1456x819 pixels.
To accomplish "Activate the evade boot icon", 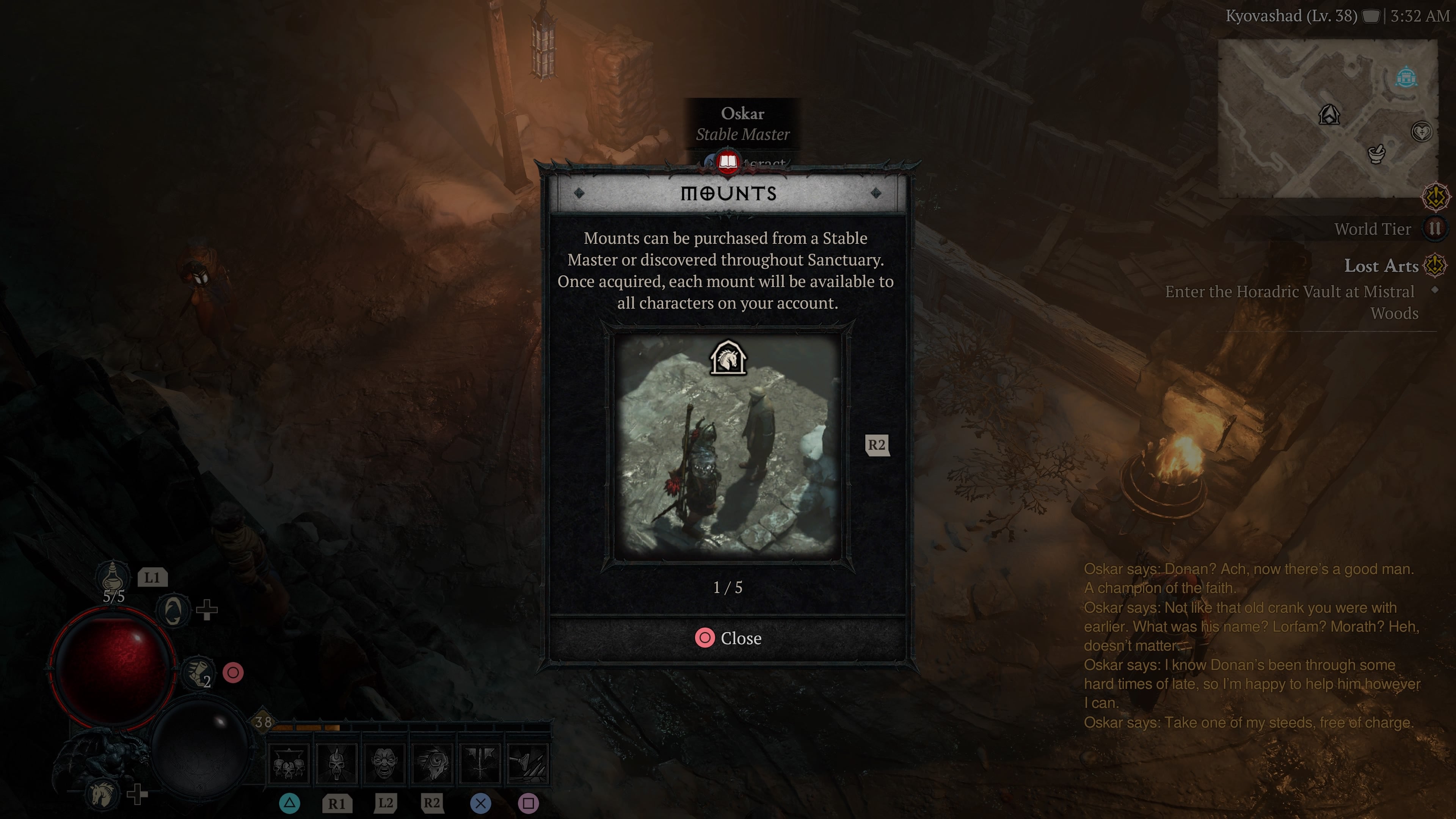I will click(197, 672).
